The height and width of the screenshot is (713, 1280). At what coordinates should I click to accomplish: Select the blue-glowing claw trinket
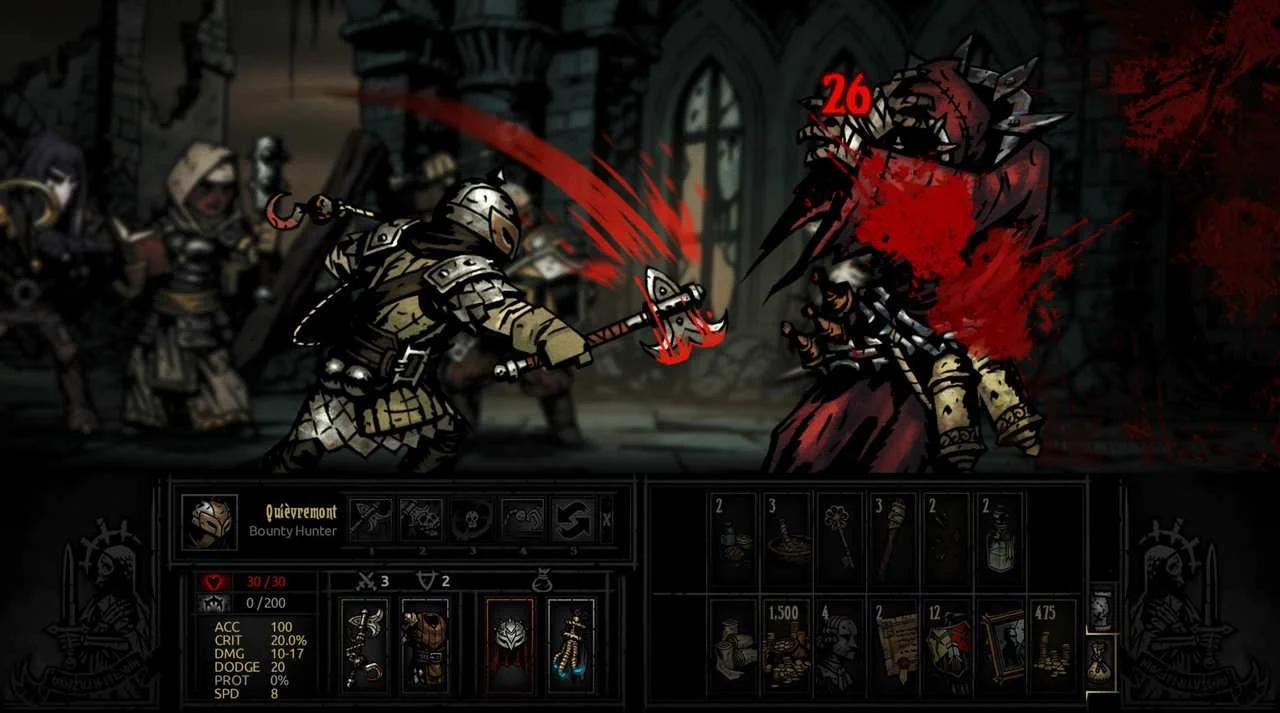[571, 647]
